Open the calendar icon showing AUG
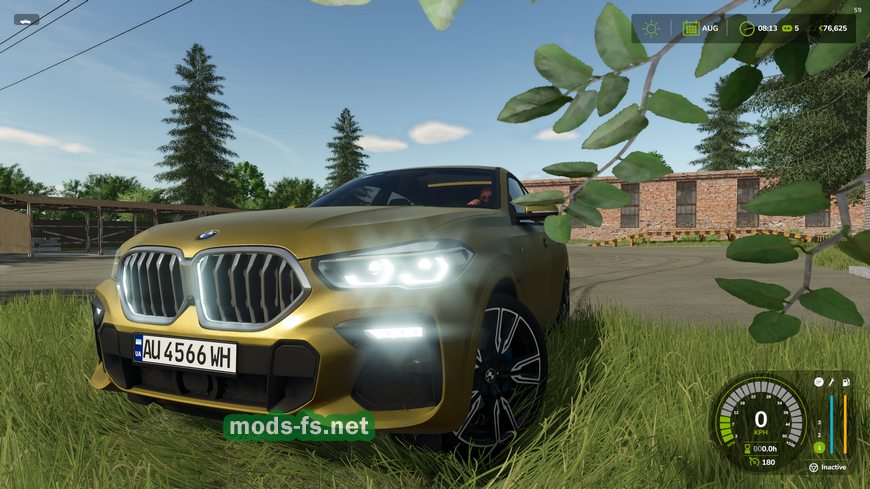 pyautogui.click(x=691, y=28)
